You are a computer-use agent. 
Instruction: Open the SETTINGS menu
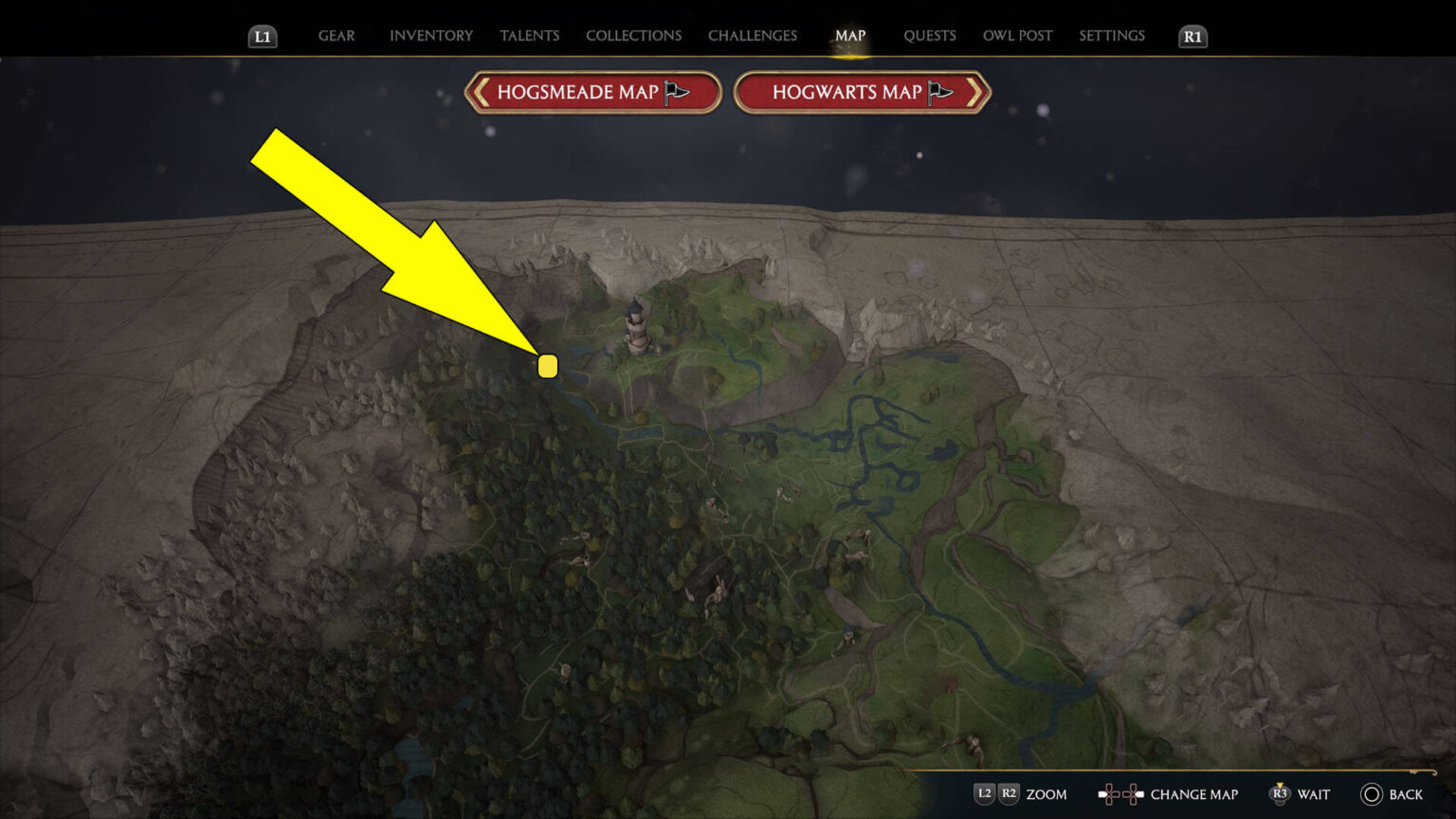(x=1111, y=35)
